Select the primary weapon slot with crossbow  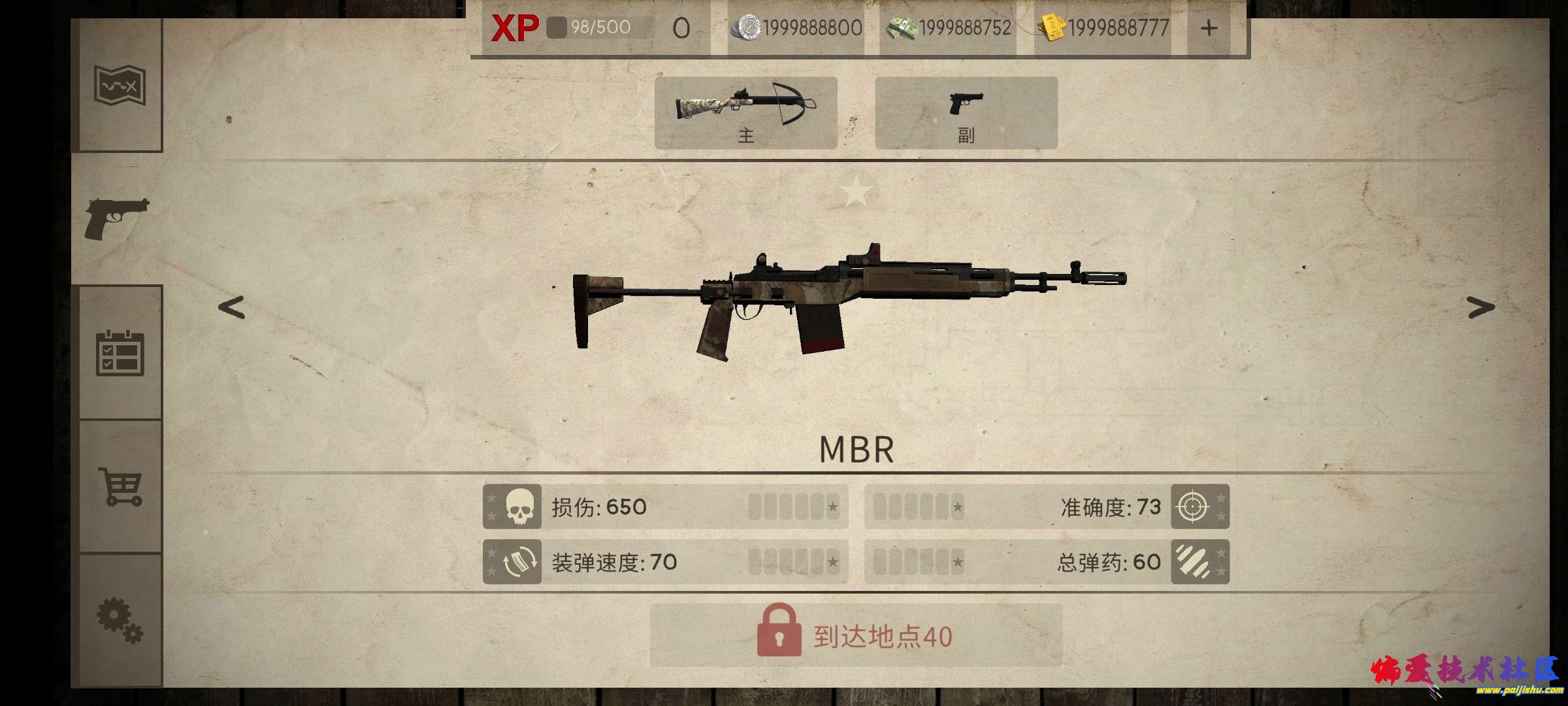[x=745, y=112]
